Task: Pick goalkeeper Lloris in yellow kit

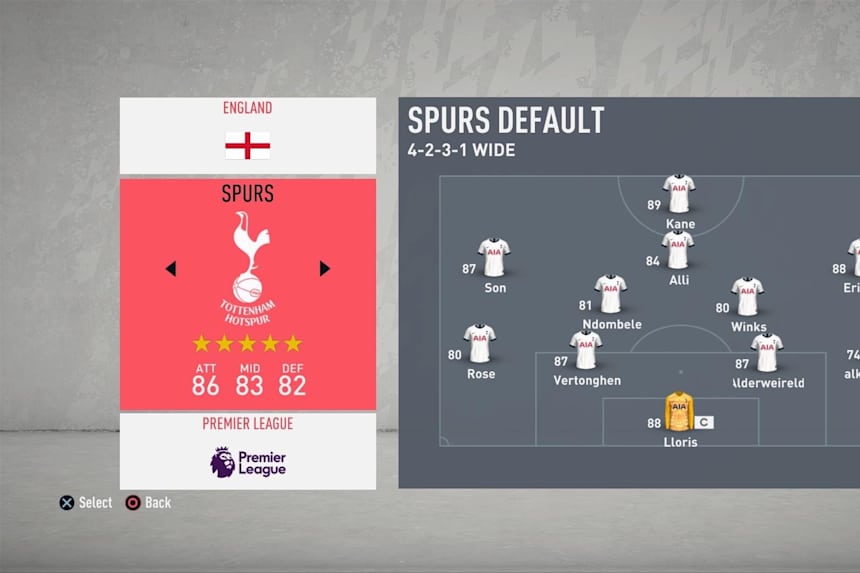Action: click(x=679, y=412)
